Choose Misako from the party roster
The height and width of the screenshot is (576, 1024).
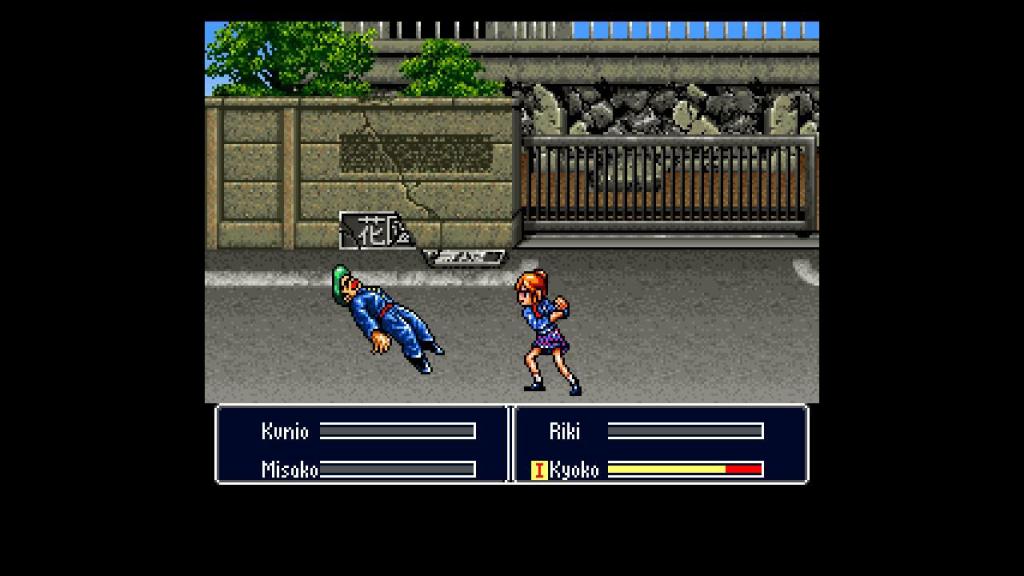(289, 469)
